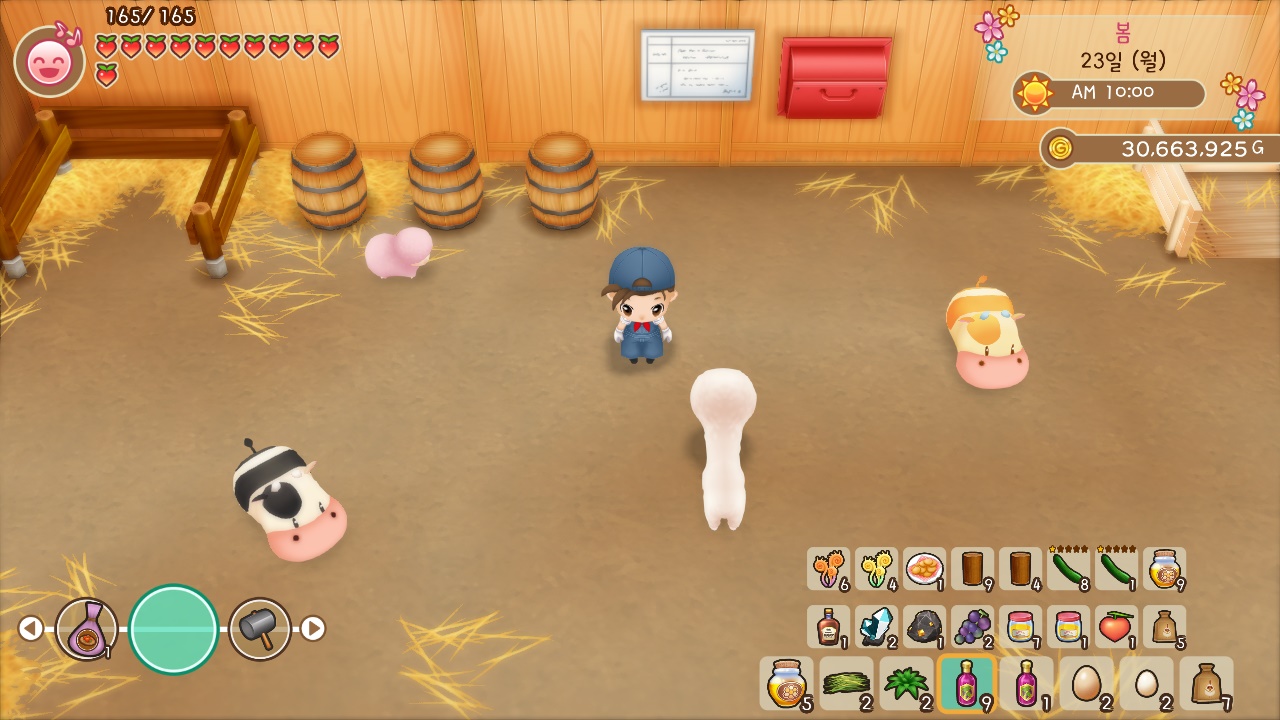The width and height of the screenshot is (1280, 720).
Task: Select the yellow flower bunch slot
Action: pos(876,569)
